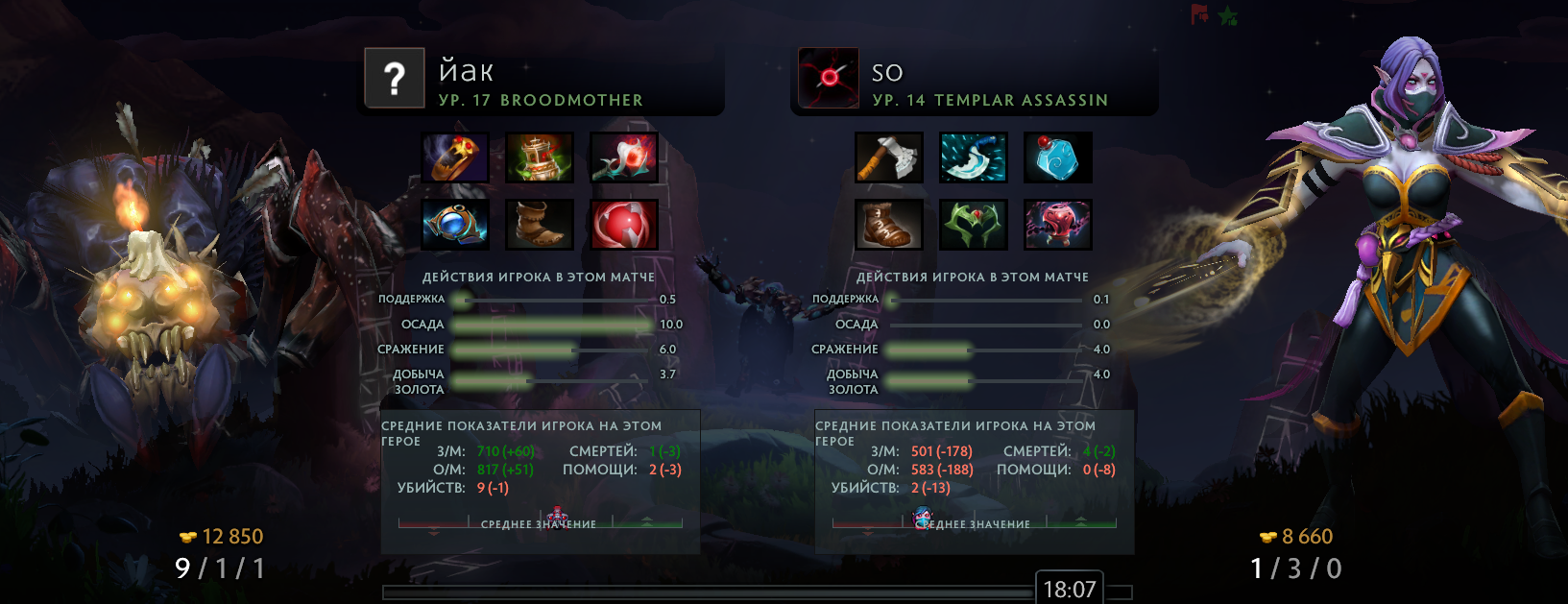1568x604 pixels.
Task: Inspect the red urn wrapped in chains
Action: (x=1057, y=224)
